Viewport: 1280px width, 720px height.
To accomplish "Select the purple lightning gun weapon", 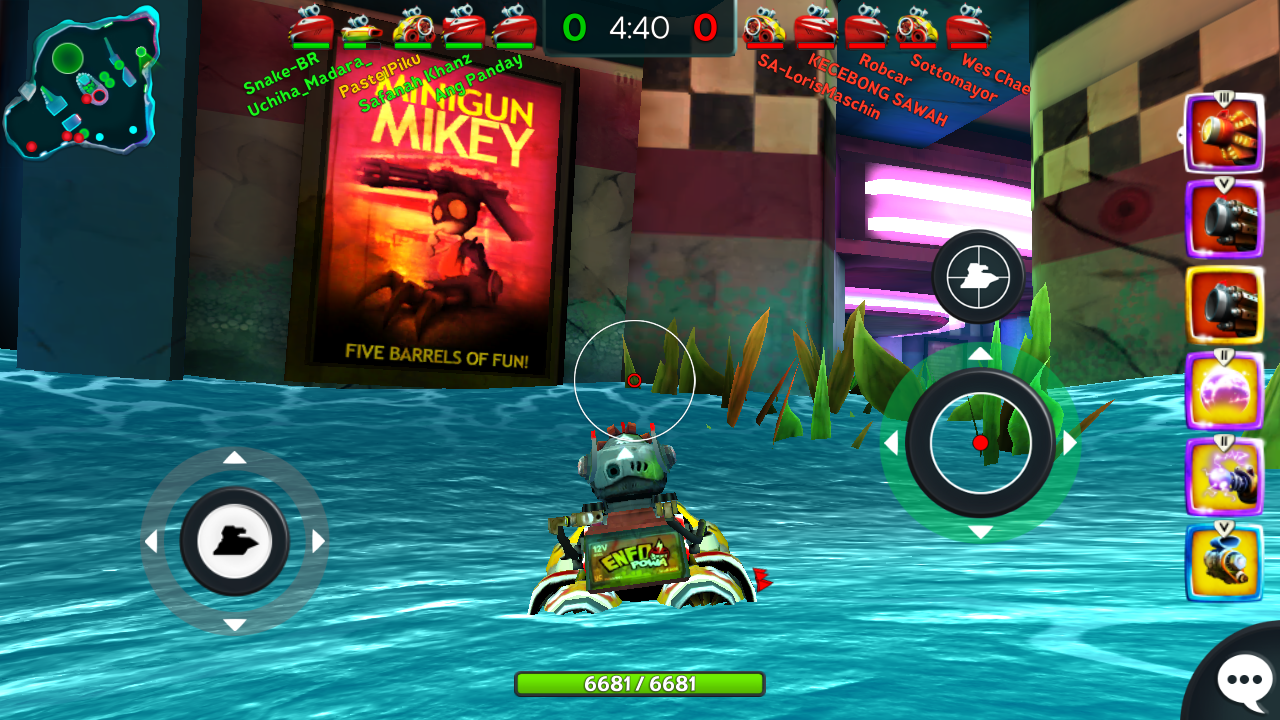I will point(1224,477).
